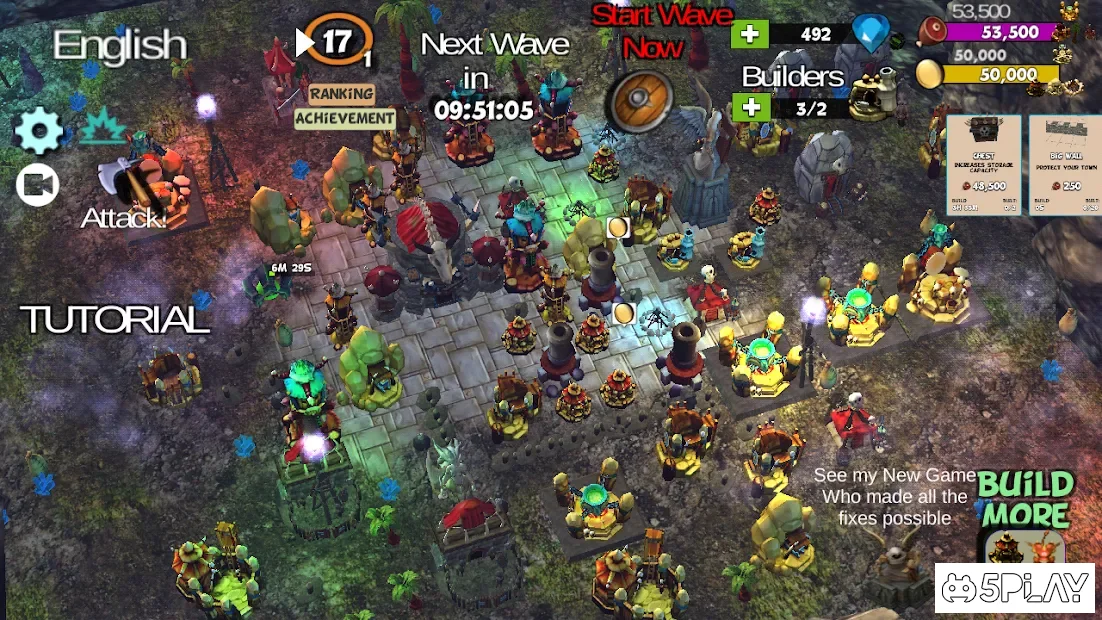1102x620 pixels.
Task: Open settings with the gear icon
Action: (x=39, y=131)
